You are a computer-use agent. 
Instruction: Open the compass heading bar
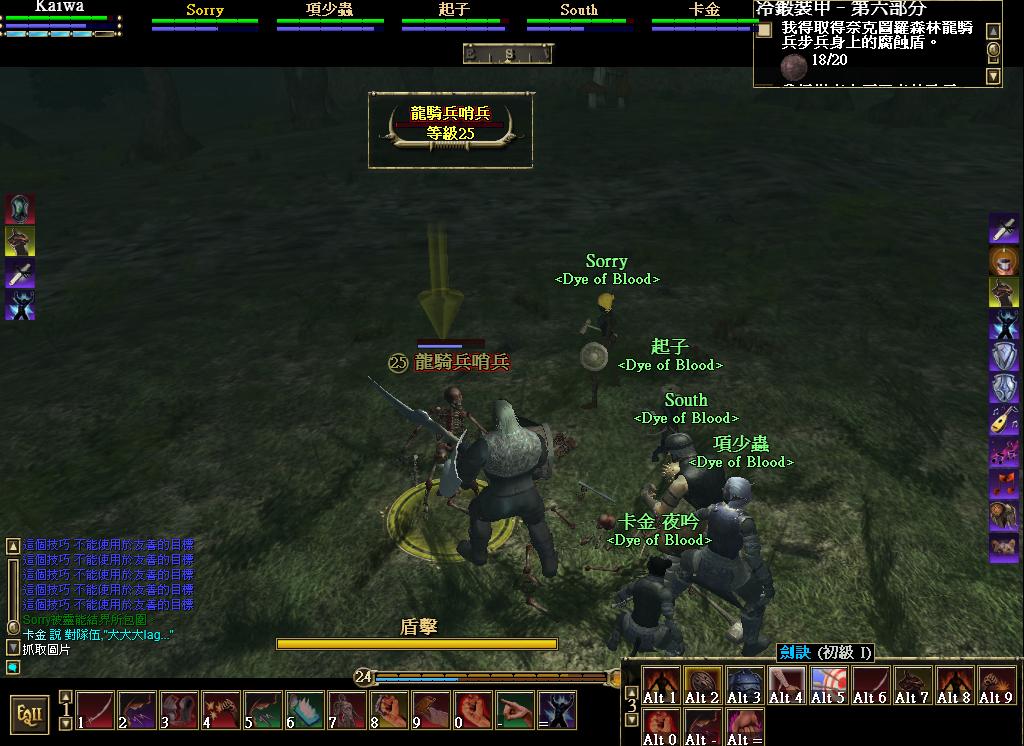point(507,54)
